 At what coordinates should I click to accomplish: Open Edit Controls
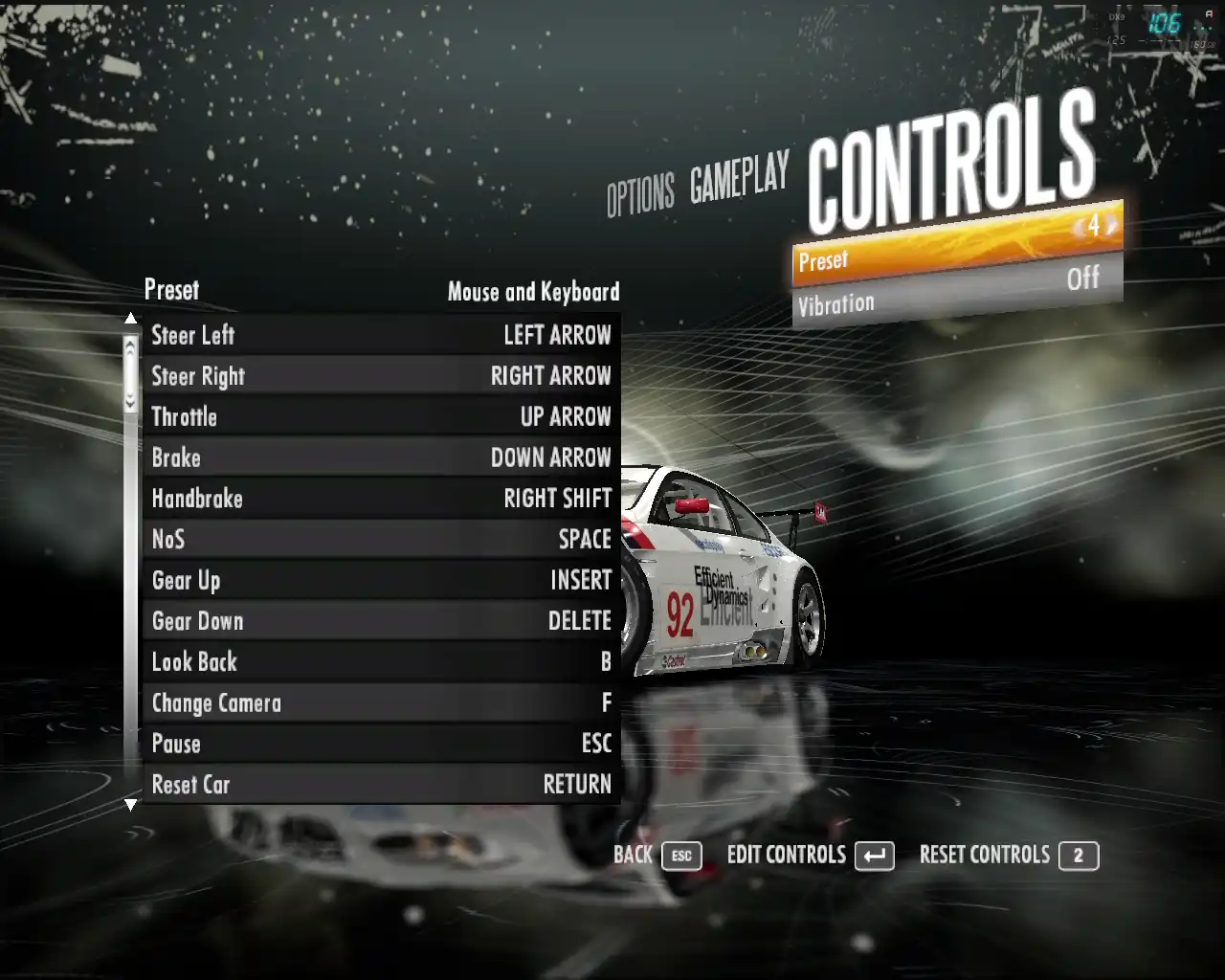(810, 856)
